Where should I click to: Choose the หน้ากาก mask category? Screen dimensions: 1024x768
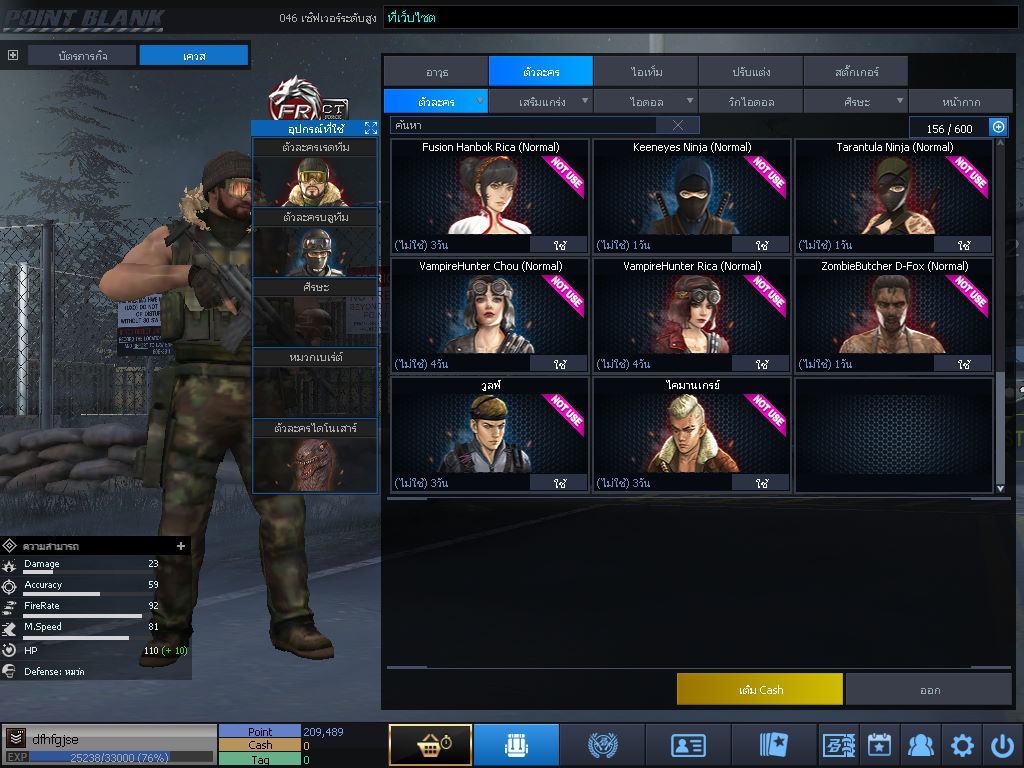[x=961, y=102]
